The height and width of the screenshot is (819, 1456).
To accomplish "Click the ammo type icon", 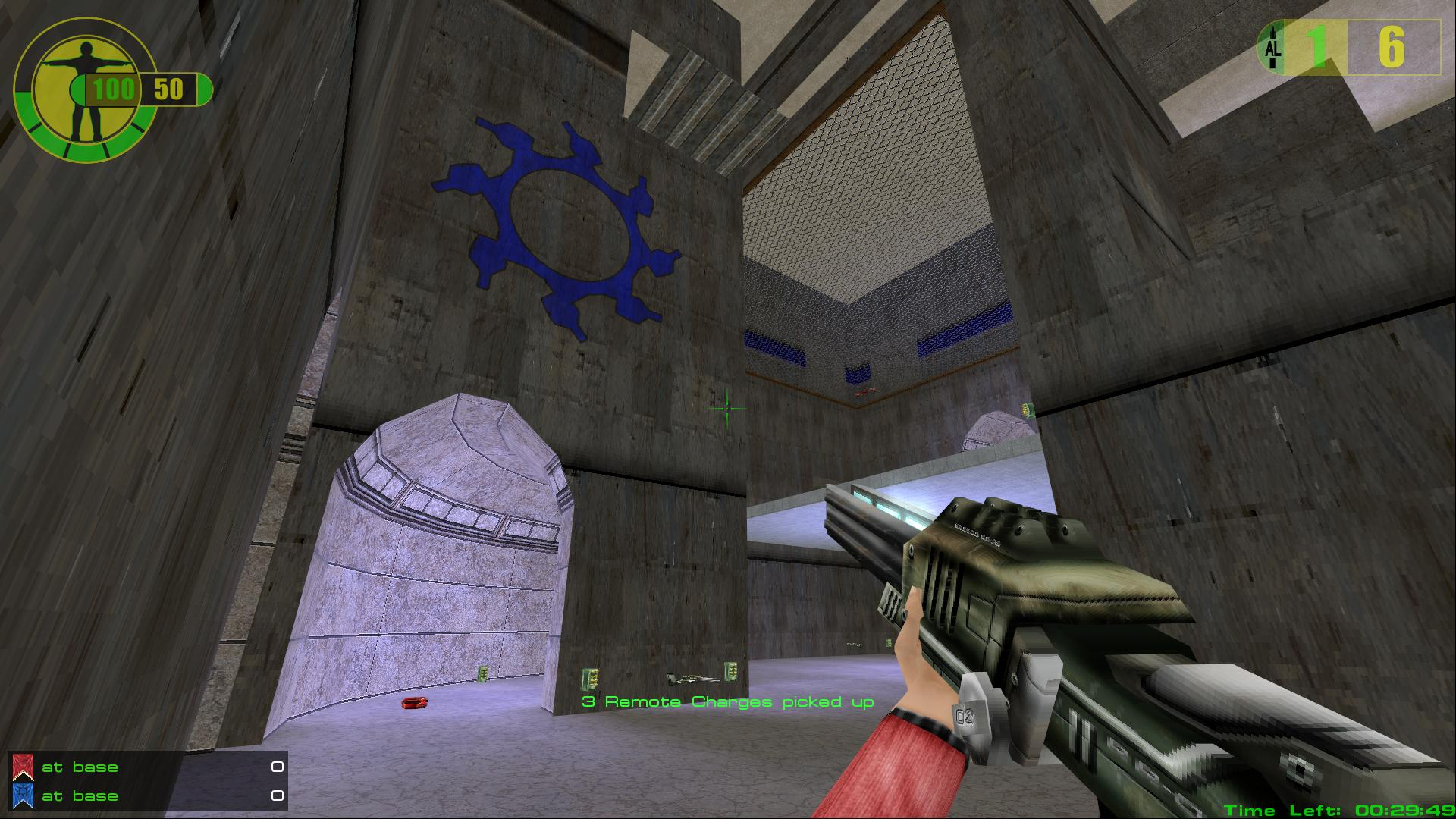I will point(1272,48).
